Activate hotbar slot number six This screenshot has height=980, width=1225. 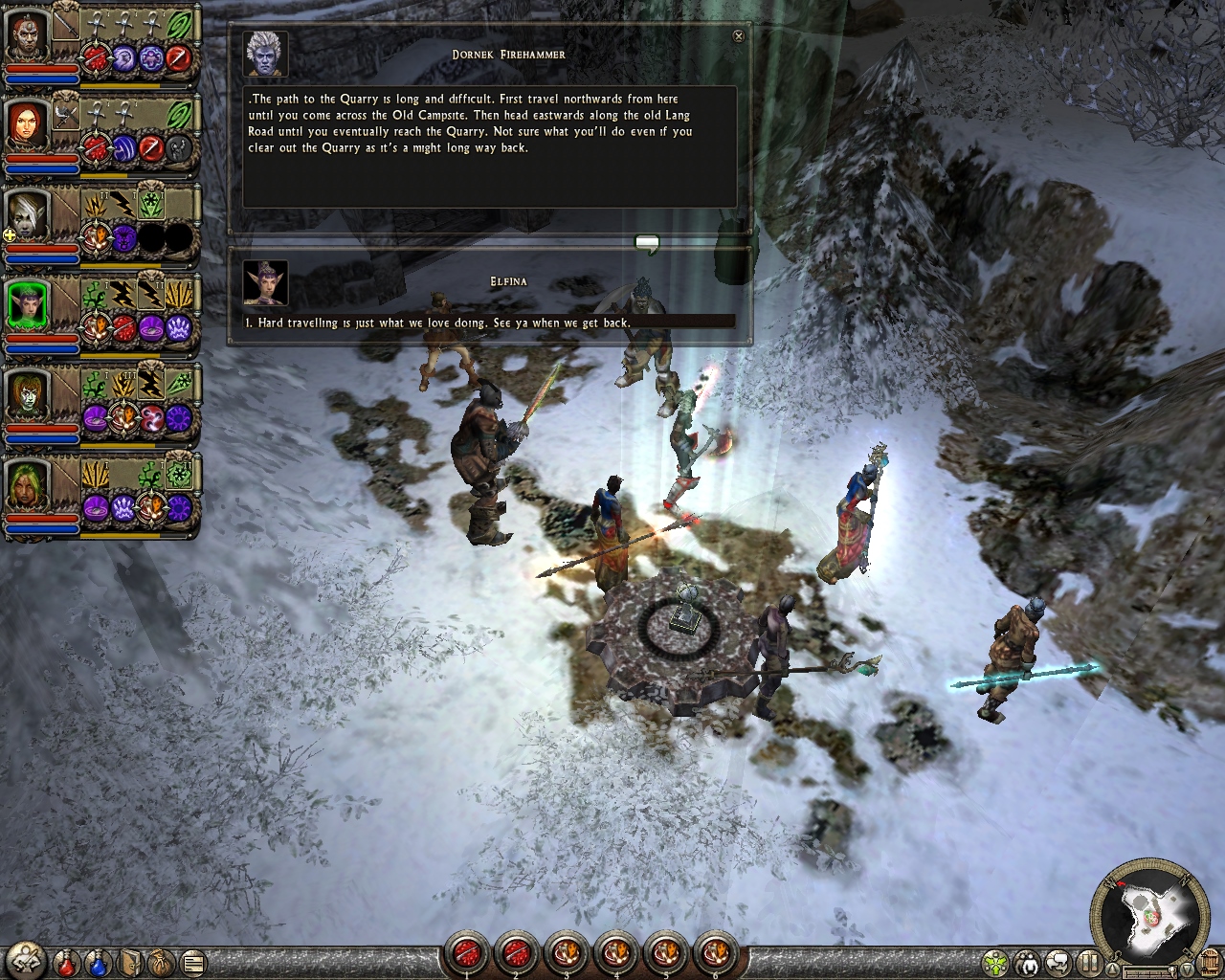click(x=715, y=953)
